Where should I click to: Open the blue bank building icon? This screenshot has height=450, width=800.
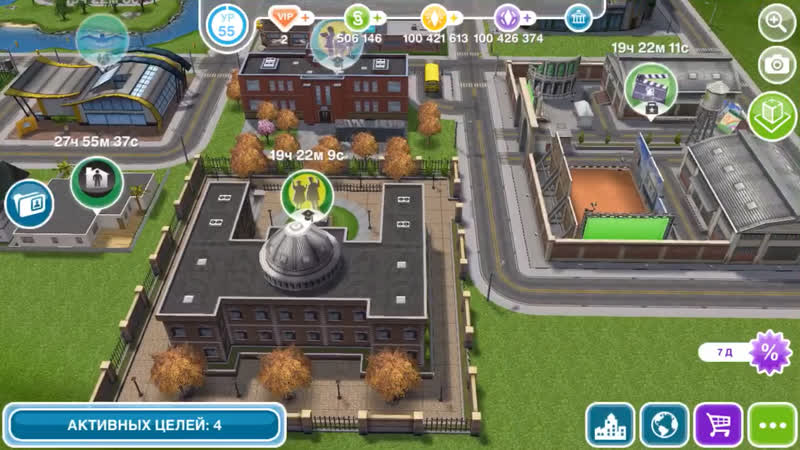tap(578, 17)
